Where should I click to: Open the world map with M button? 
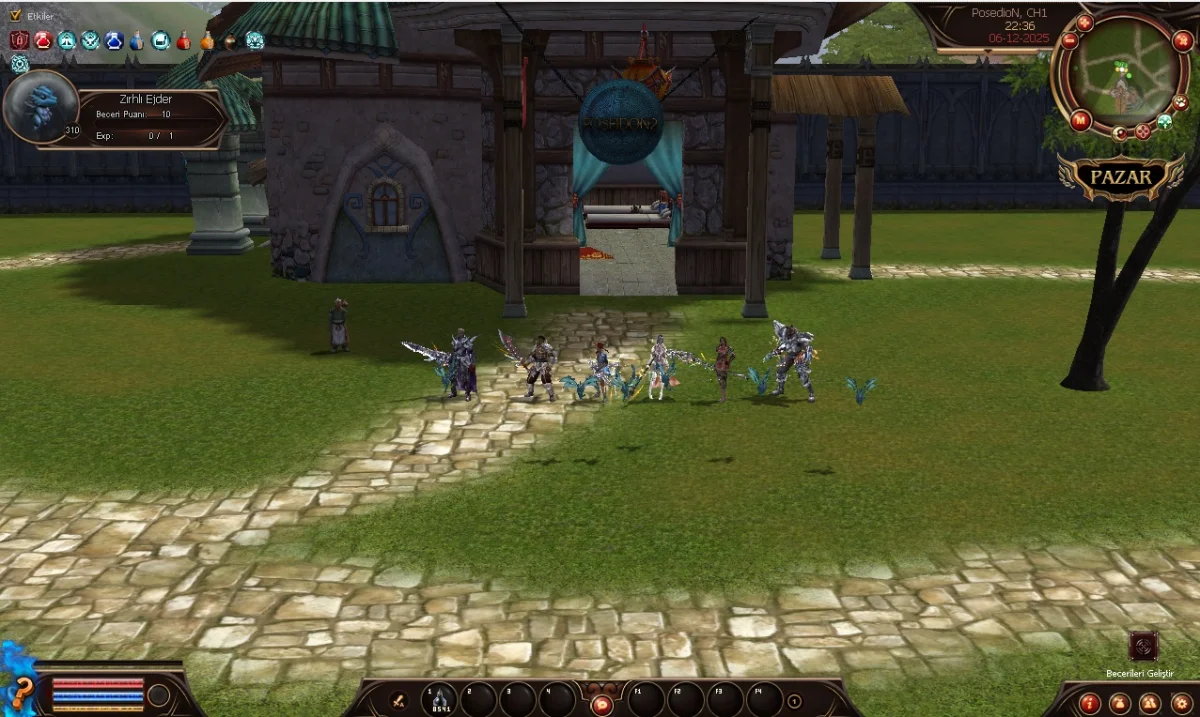tap(1080, 121)
